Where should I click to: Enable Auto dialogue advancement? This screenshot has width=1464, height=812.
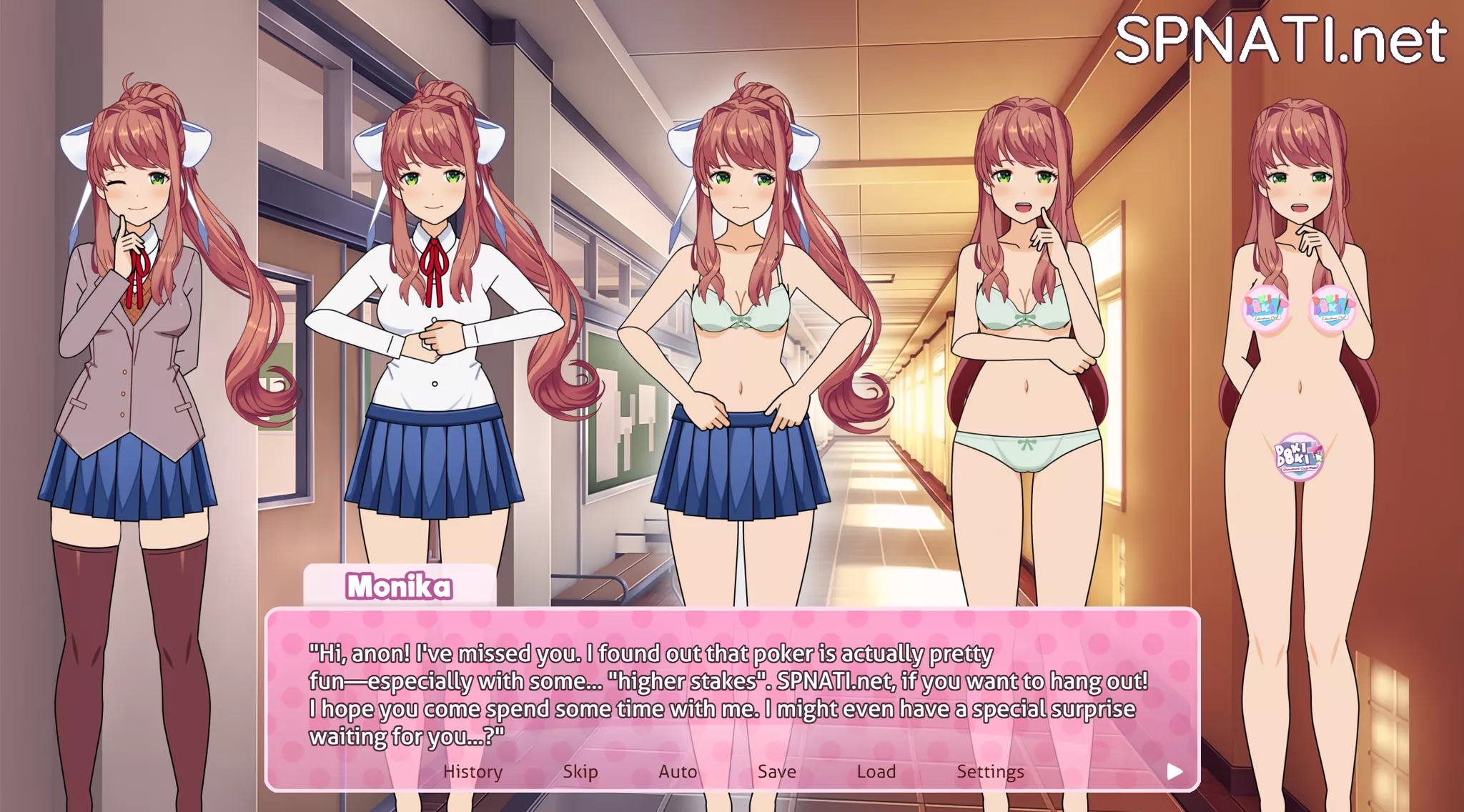coord(678,771)
